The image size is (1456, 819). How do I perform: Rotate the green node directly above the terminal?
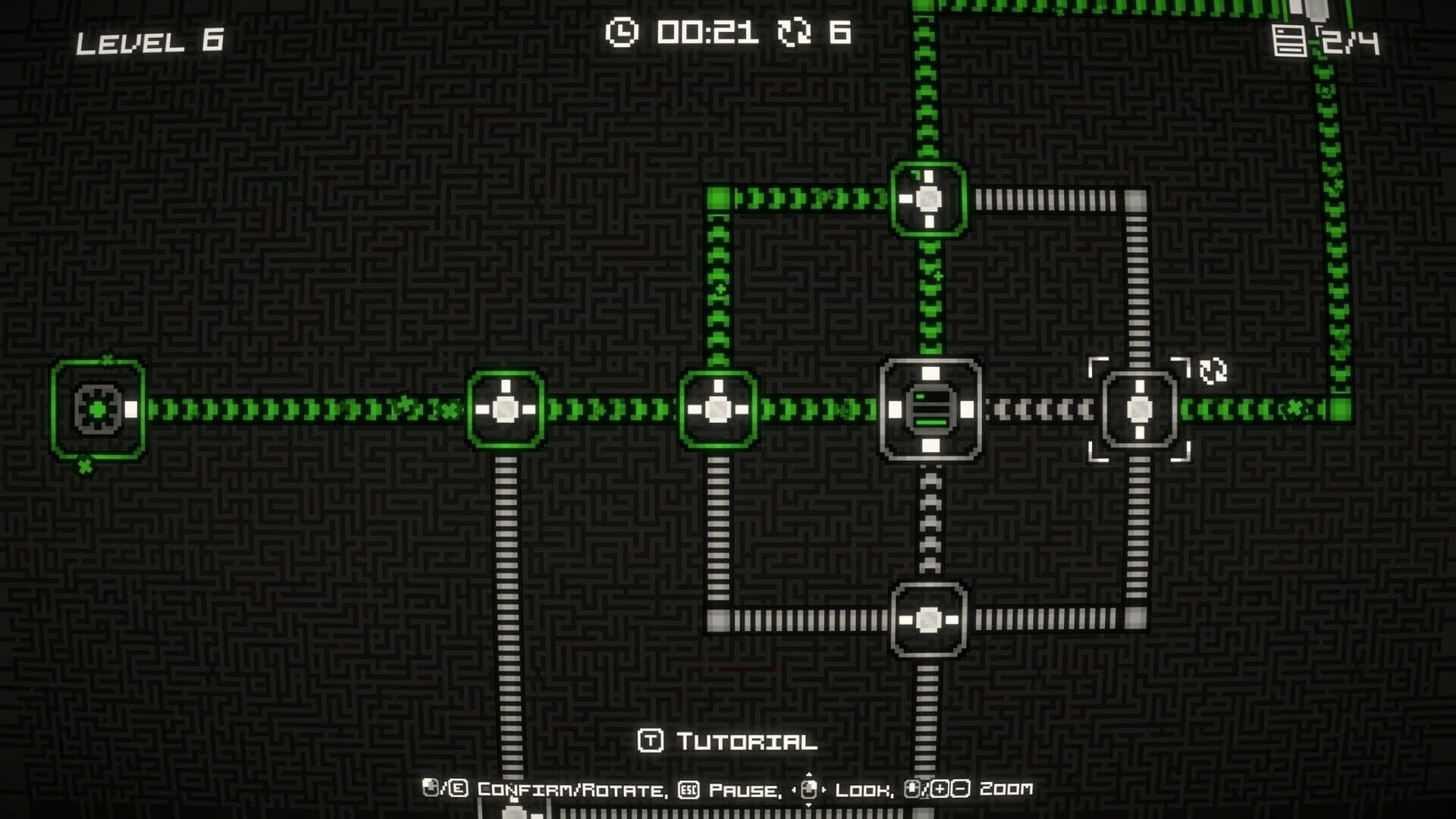coord(929,199)
